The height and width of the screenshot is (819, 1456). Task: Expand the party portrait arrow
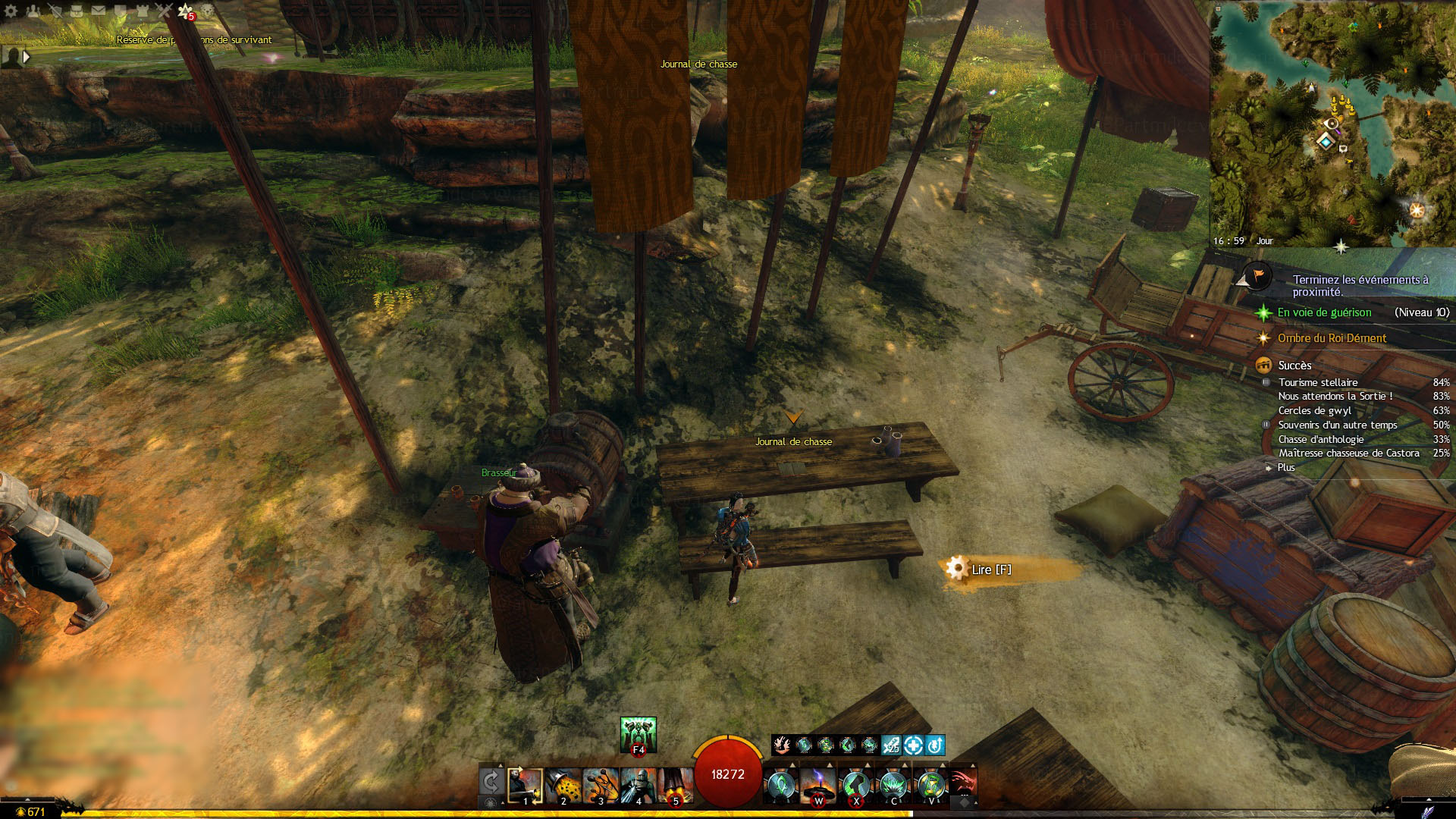point(27,57)
